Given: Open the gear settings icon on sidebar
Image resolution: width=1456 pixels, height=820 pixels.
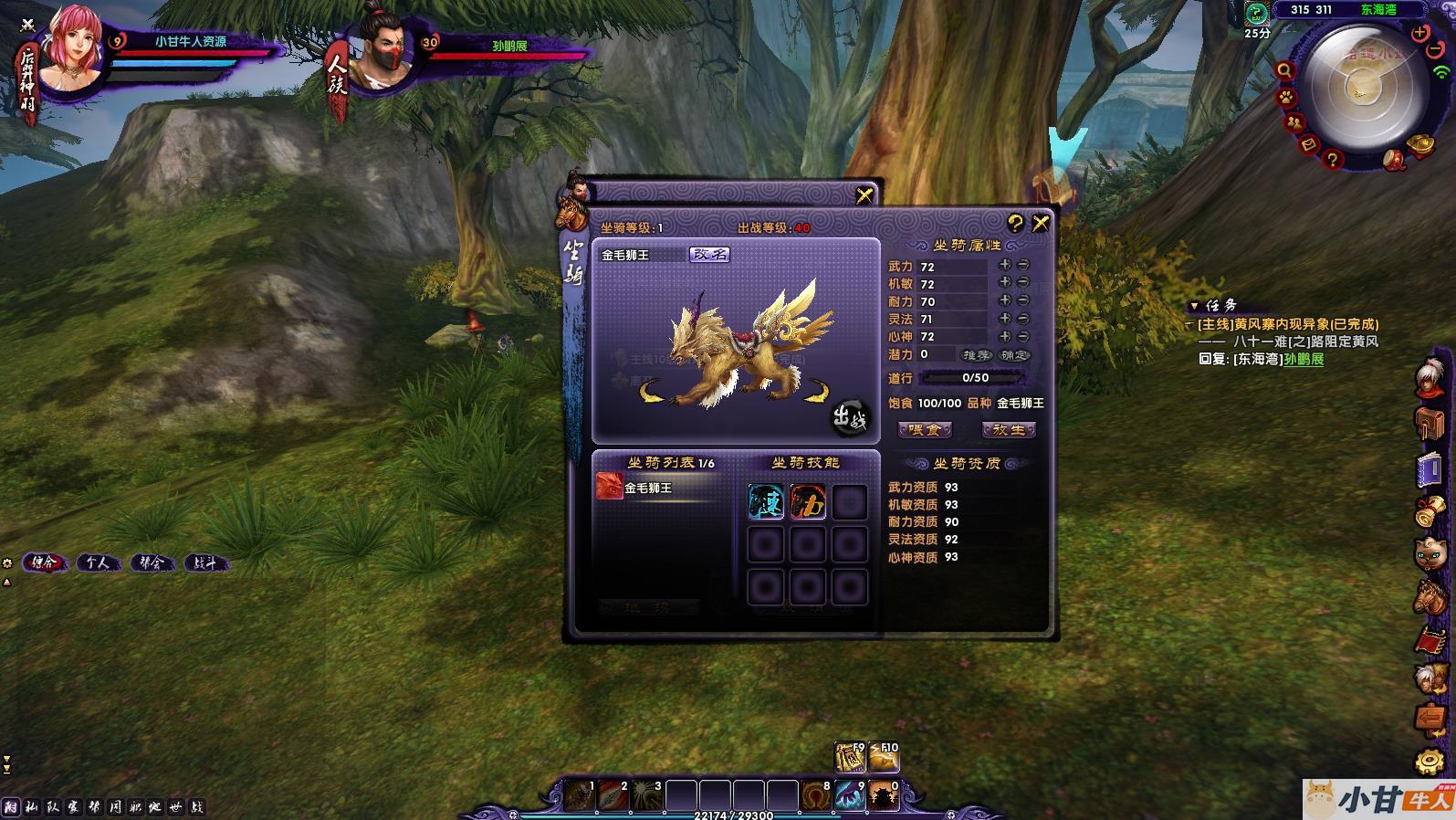Looking at the screenshot, I should (x=1430, y=762).
